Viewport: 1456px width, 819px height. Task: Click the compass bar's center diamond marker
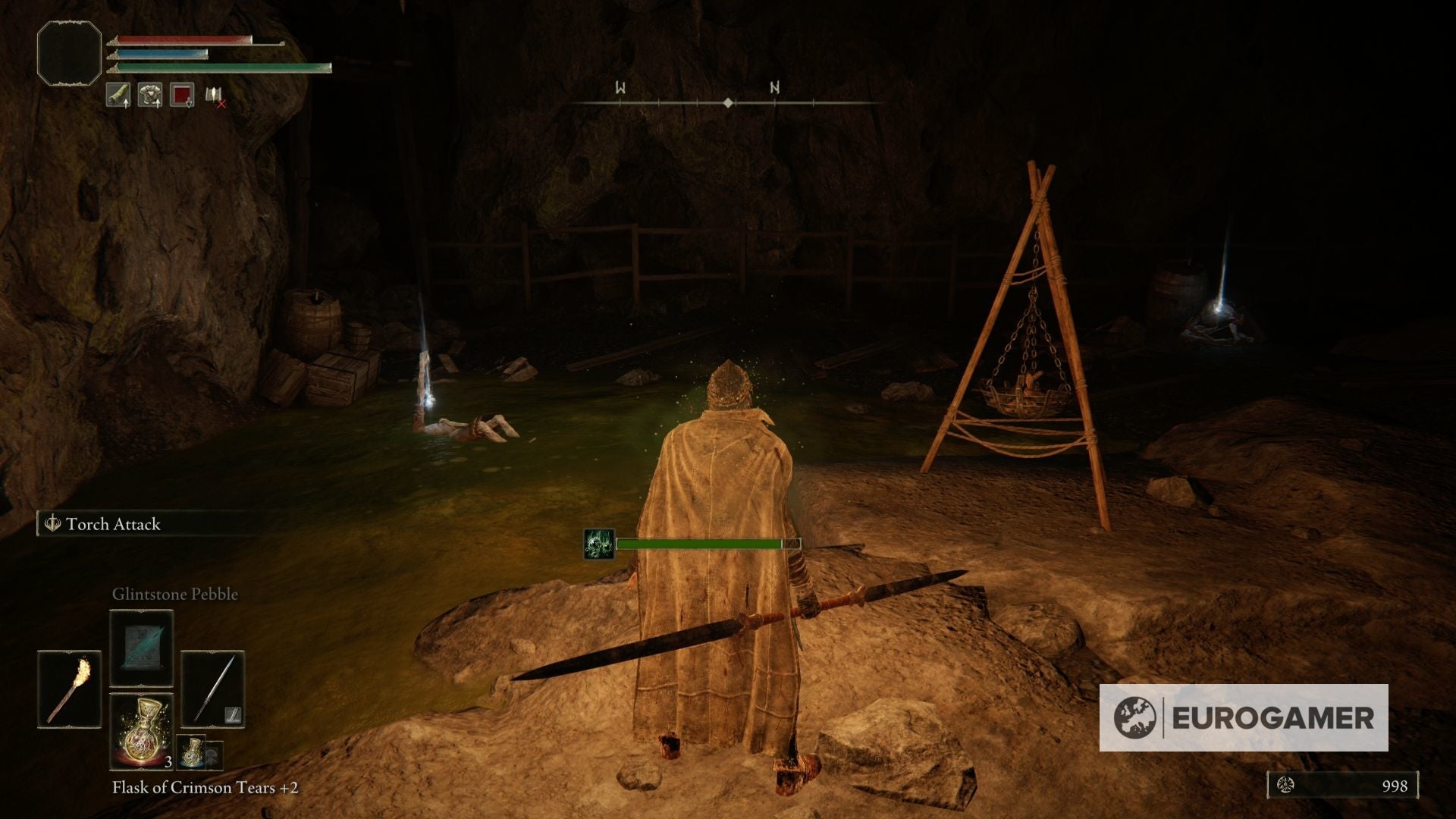728,102
